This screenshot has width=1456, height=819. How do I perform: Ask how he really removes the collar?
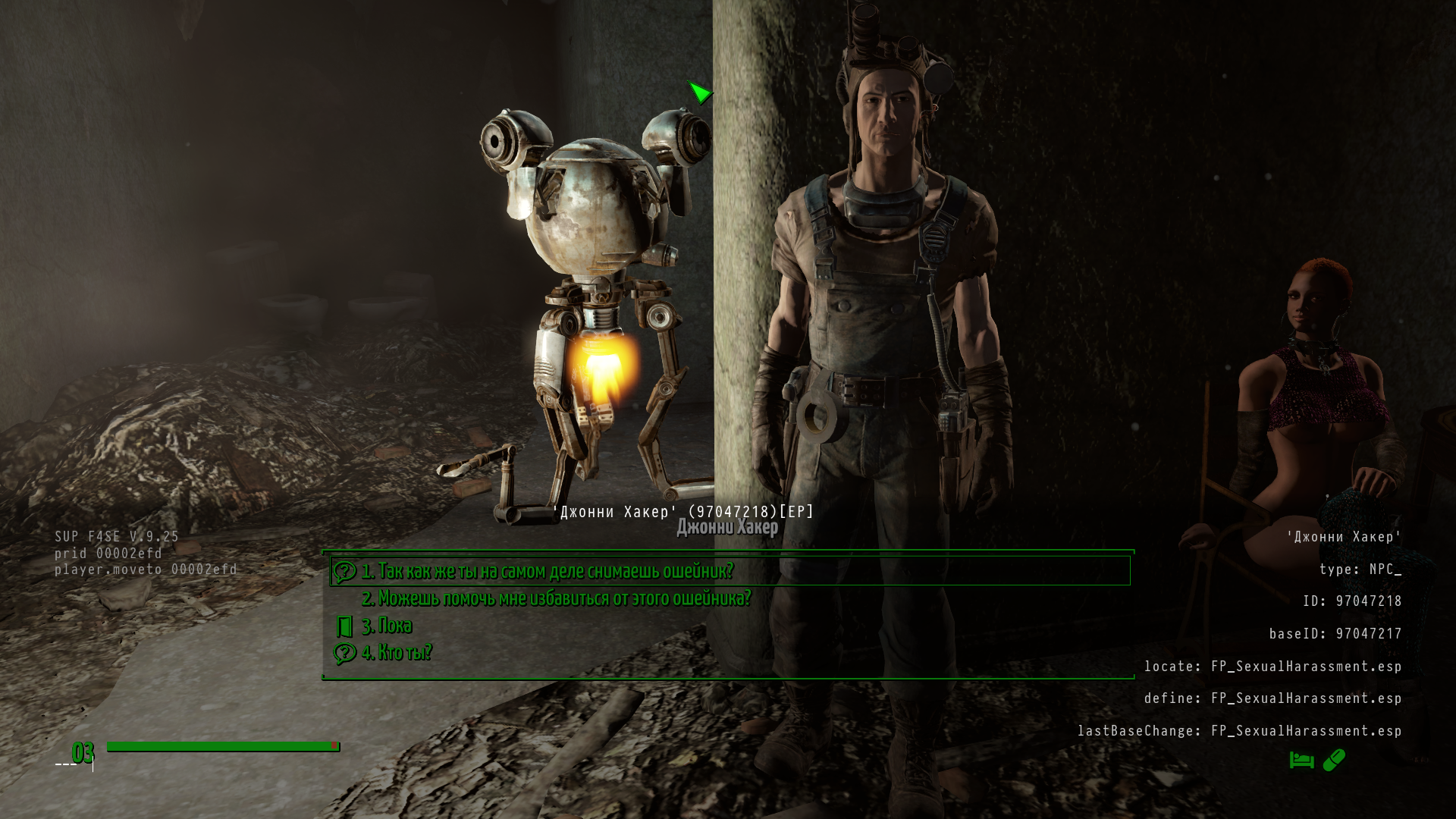point(547,571)
